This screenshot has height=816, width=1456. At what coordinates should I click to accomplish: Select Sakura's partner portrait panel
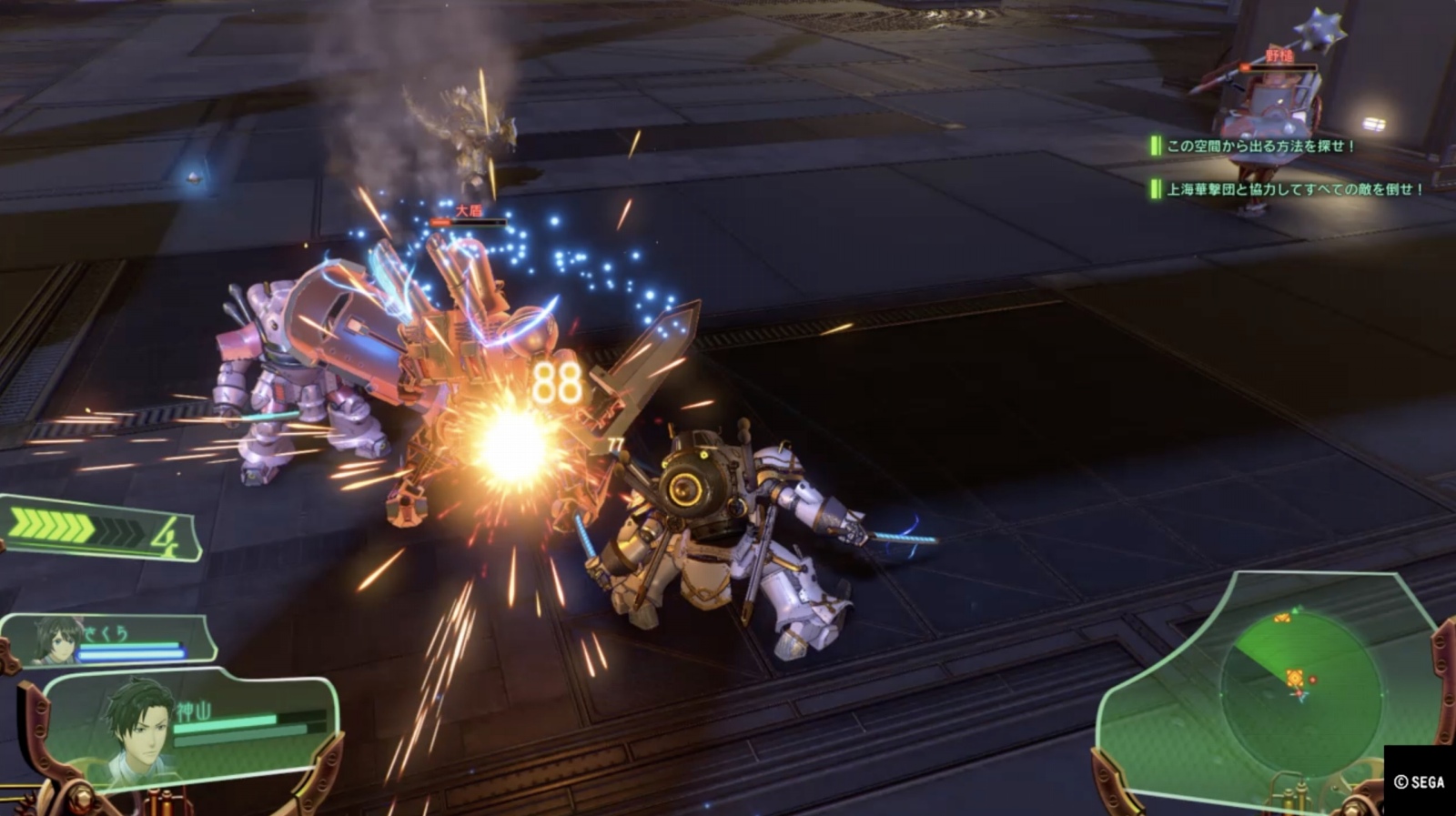click(109, 640)
